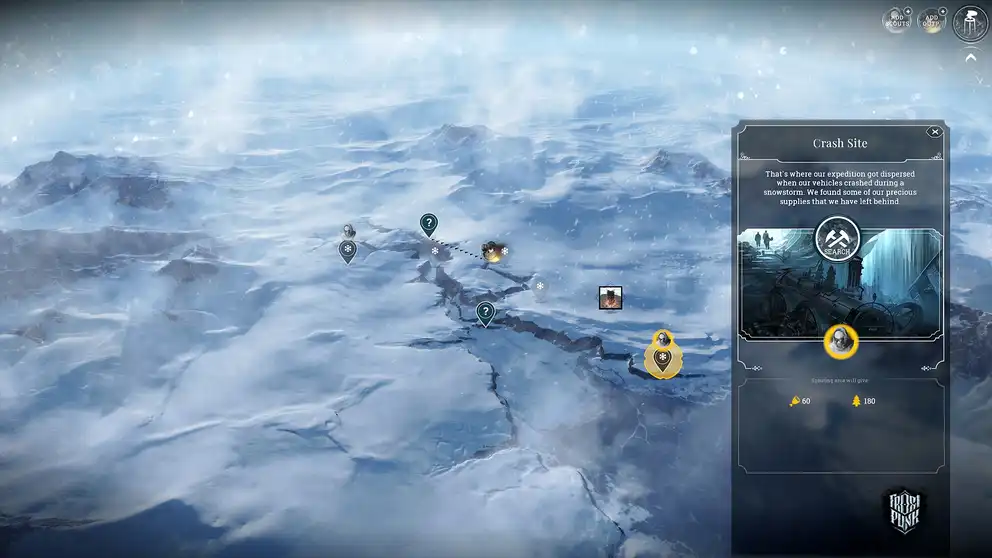Viewport: 992px width, 558px height.
Task: Select the gold-highlighted Crash Site map marker
Action: pyautogui.click(x=661, y=357)
